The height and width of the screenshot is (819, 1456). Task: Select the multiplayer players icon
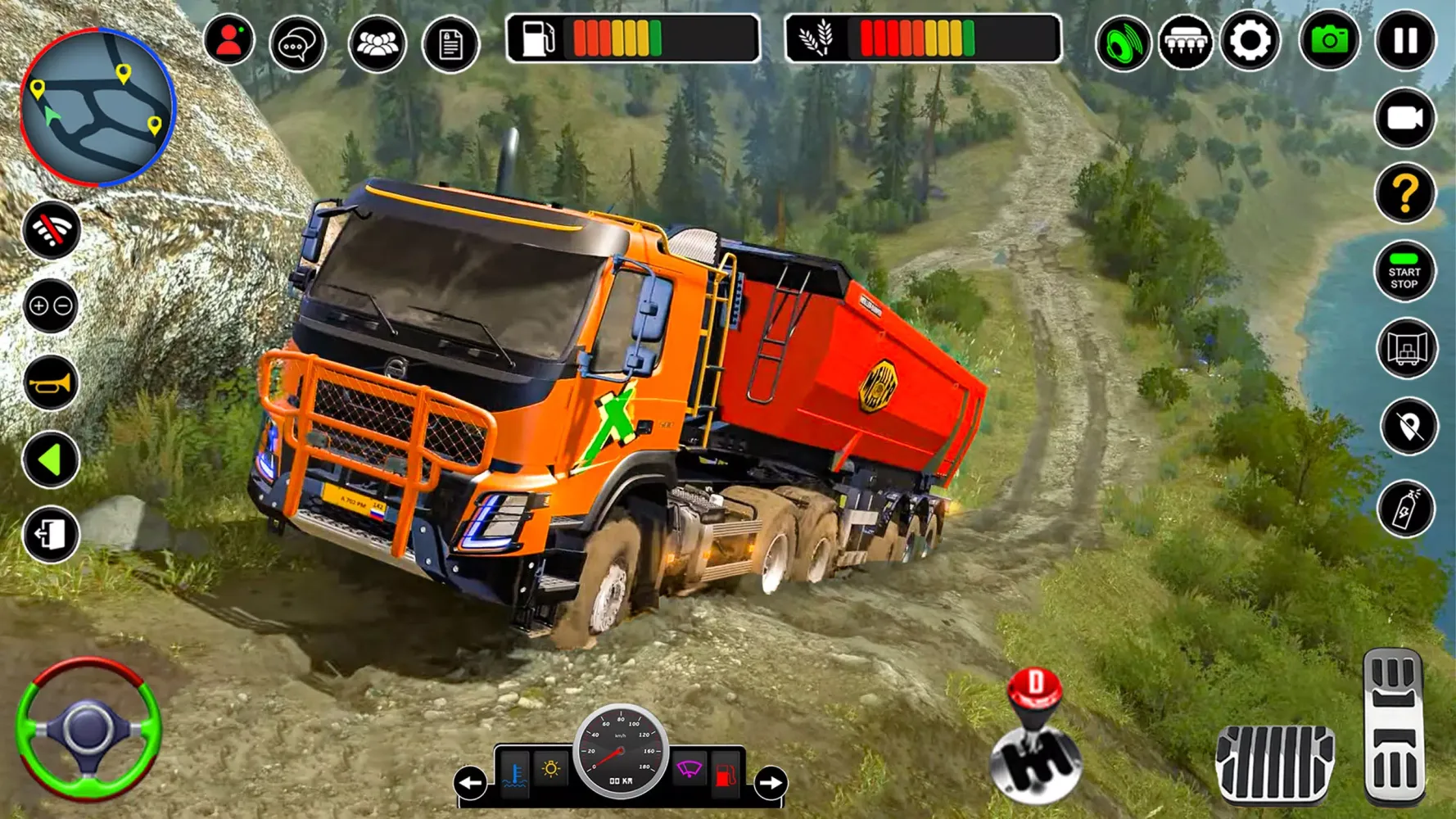(x=377, y=43)
